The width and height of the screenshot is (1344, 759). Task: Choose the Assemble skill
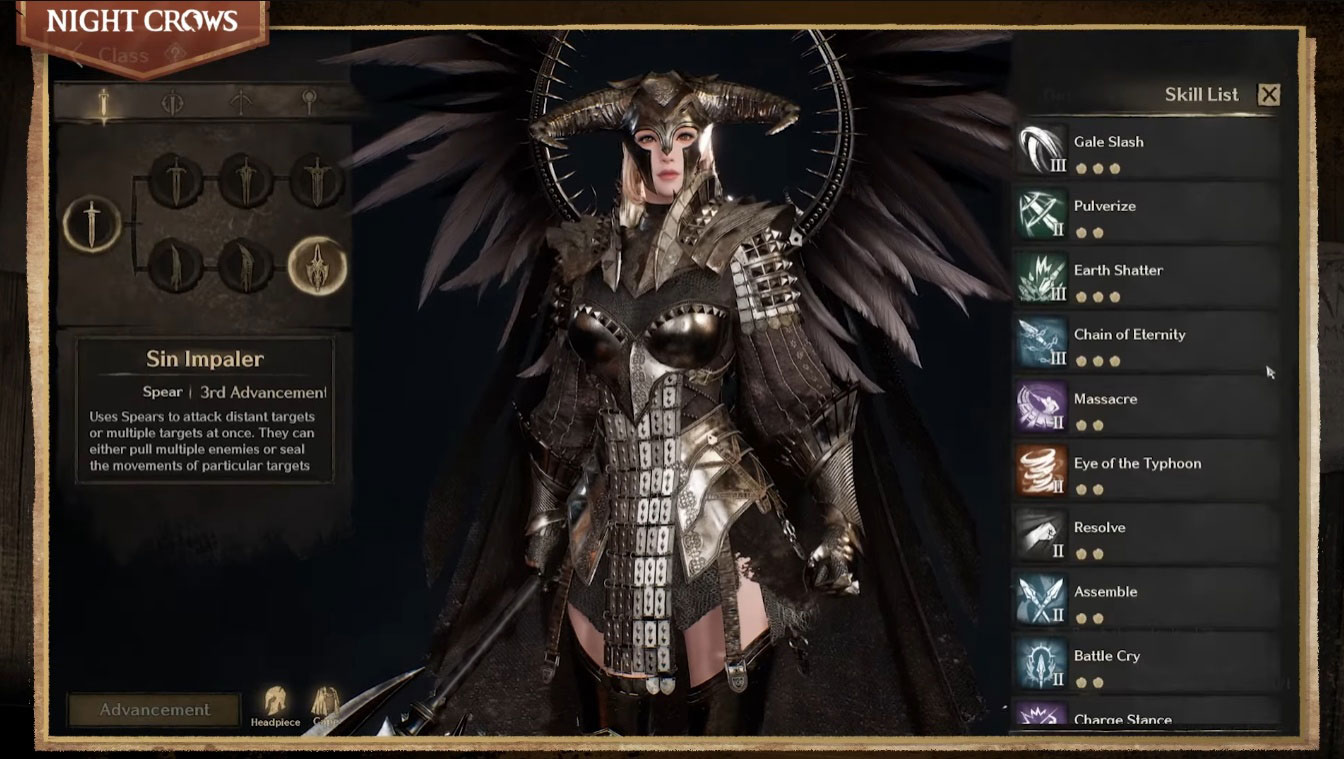tap(1146, 600)
